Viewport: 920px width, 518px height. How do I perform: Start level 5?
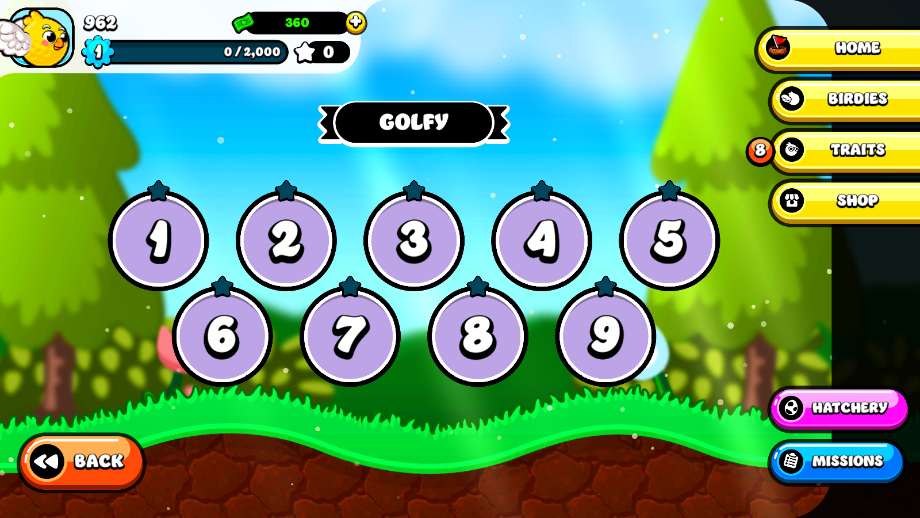pyautogui.click(x=669, y=240)
